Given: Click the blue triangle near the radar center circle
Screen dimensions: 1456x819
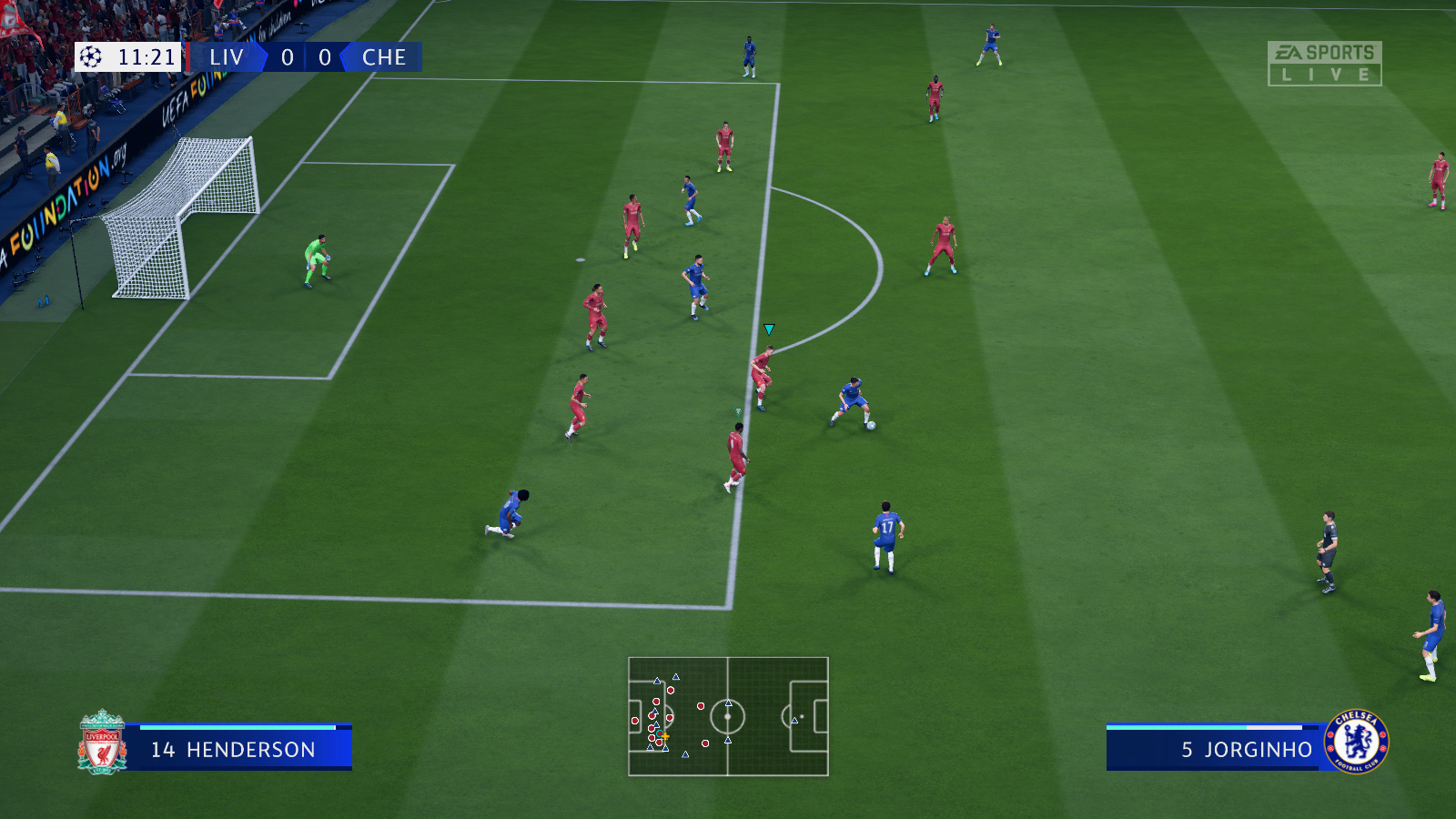Looking at the screenshot, I should click(726, 703).
